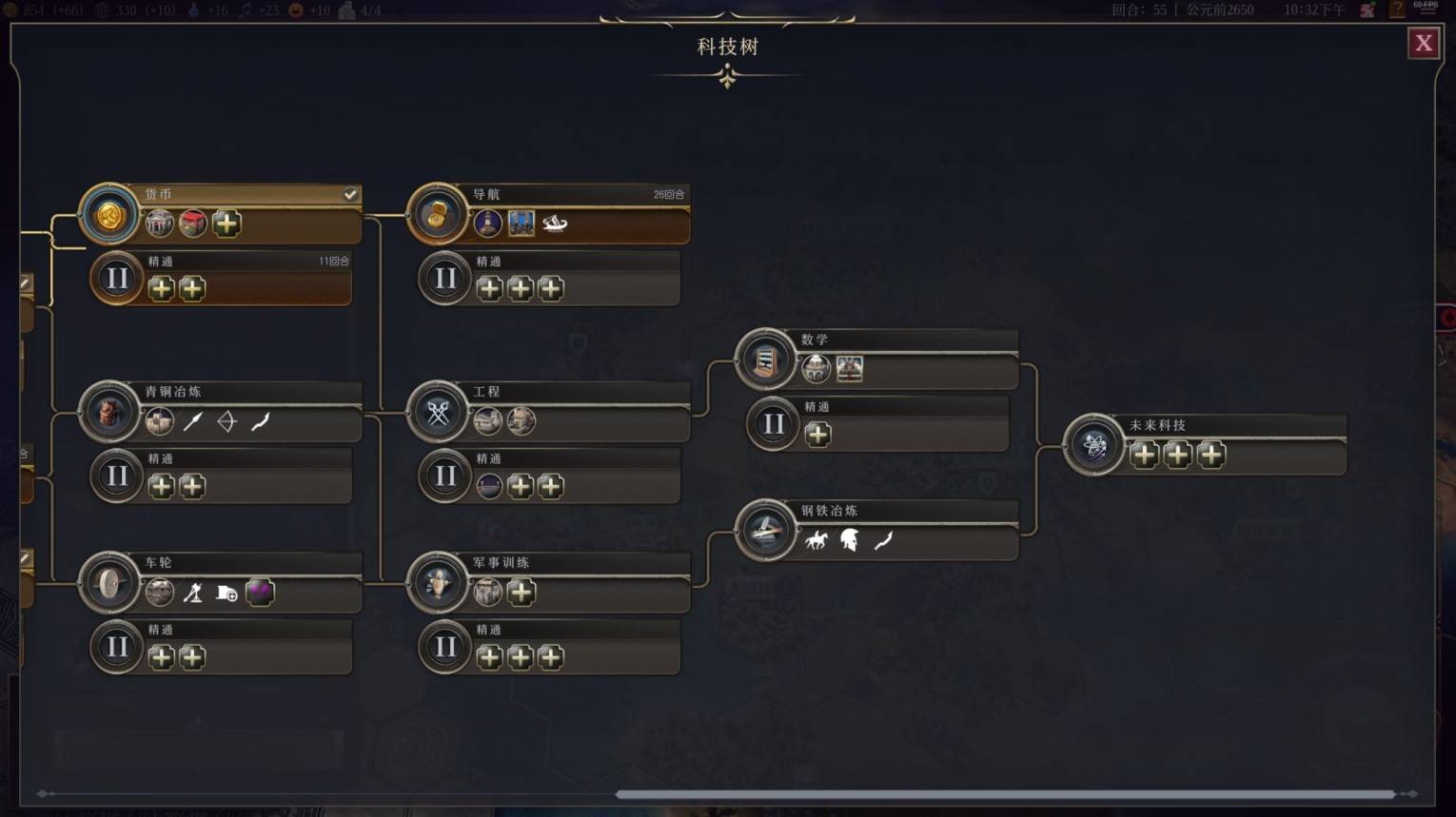
Task: Close the tech tree window
Action: pyautogui.click(x=1423, y=43)
